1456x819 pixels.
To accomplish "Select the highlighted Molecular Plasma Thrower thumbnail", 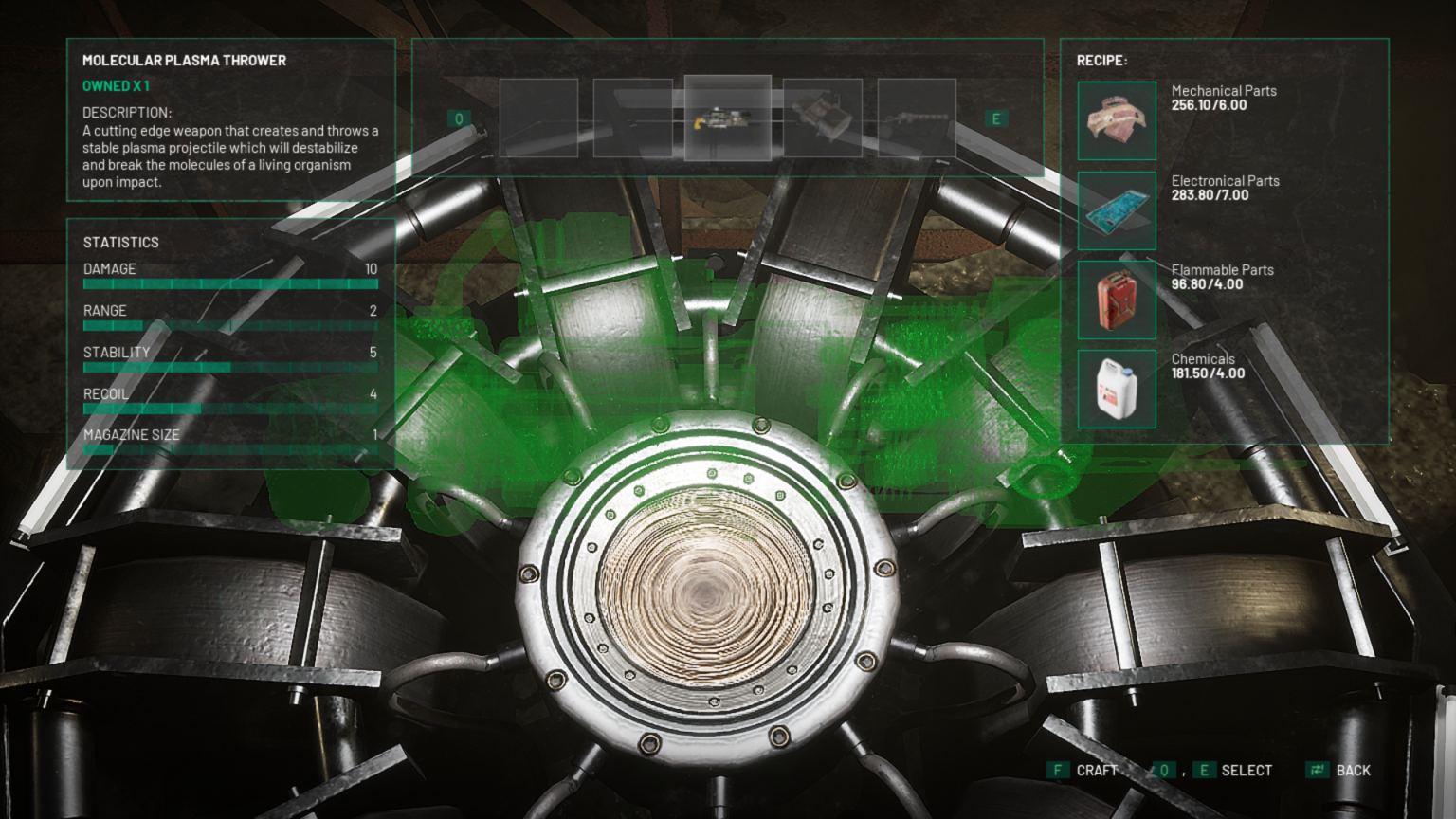I will pos(726,118).
